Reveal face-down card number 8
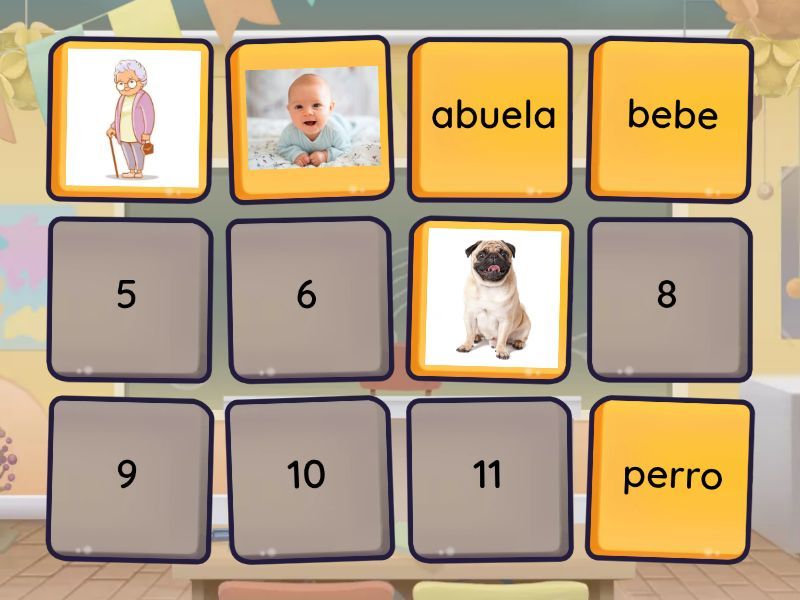Image resolution: width=800 pixels, height=600 pixels. pyautogui.click(x=668, y=296)
